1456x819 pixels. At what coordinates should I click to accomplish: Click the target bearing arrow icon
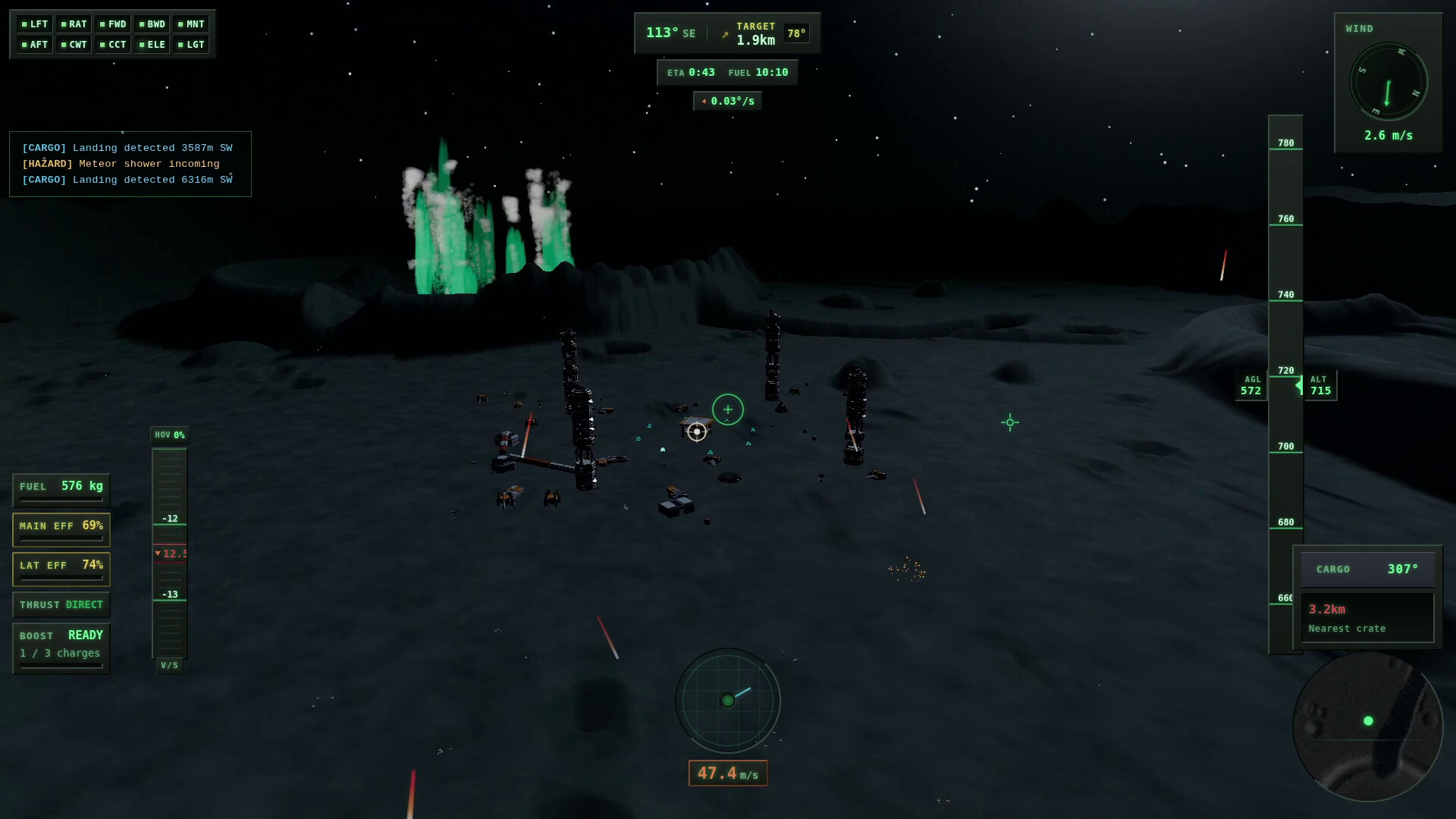click(724, 33)
